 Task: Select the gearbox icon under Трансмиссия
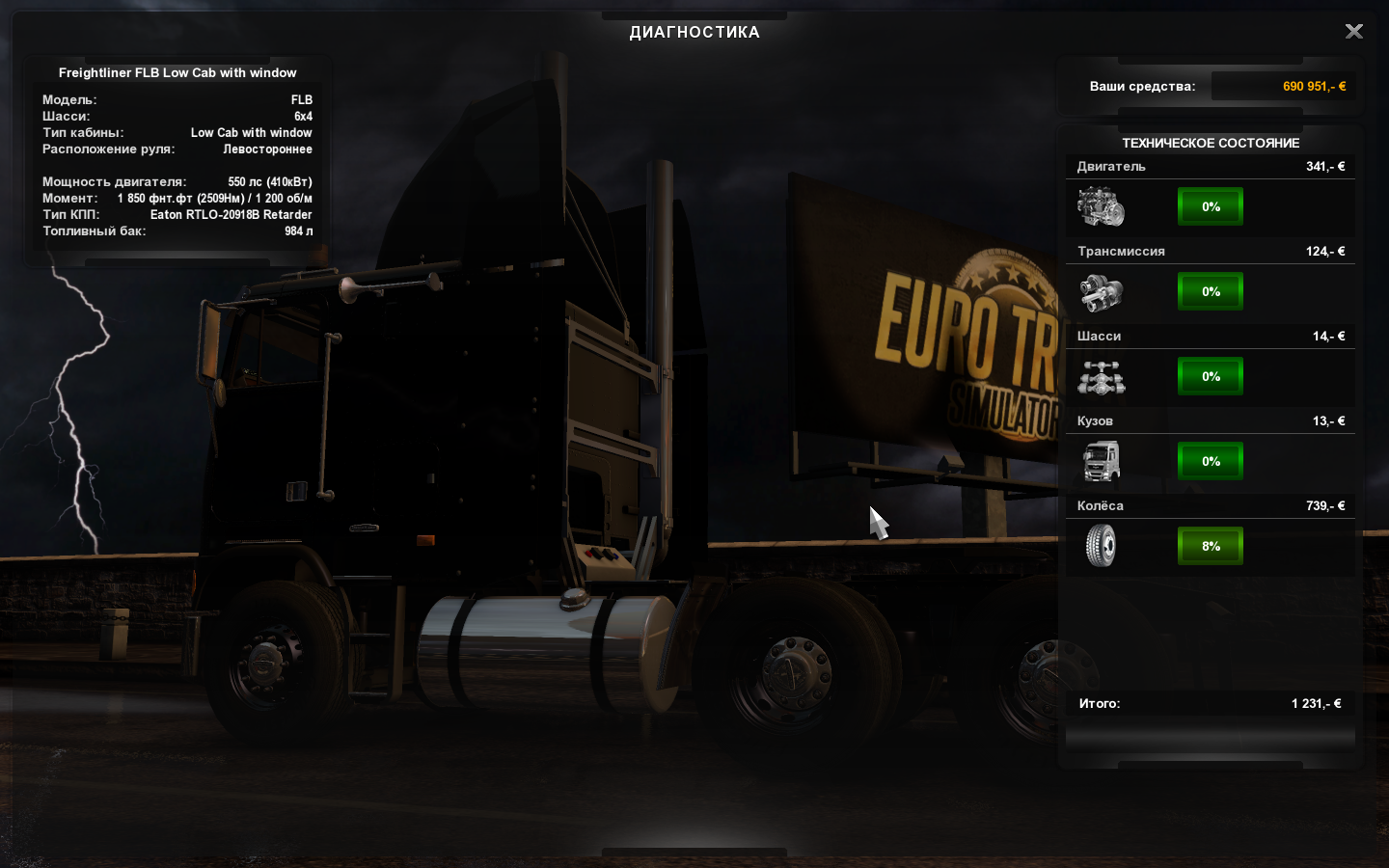1101,292
